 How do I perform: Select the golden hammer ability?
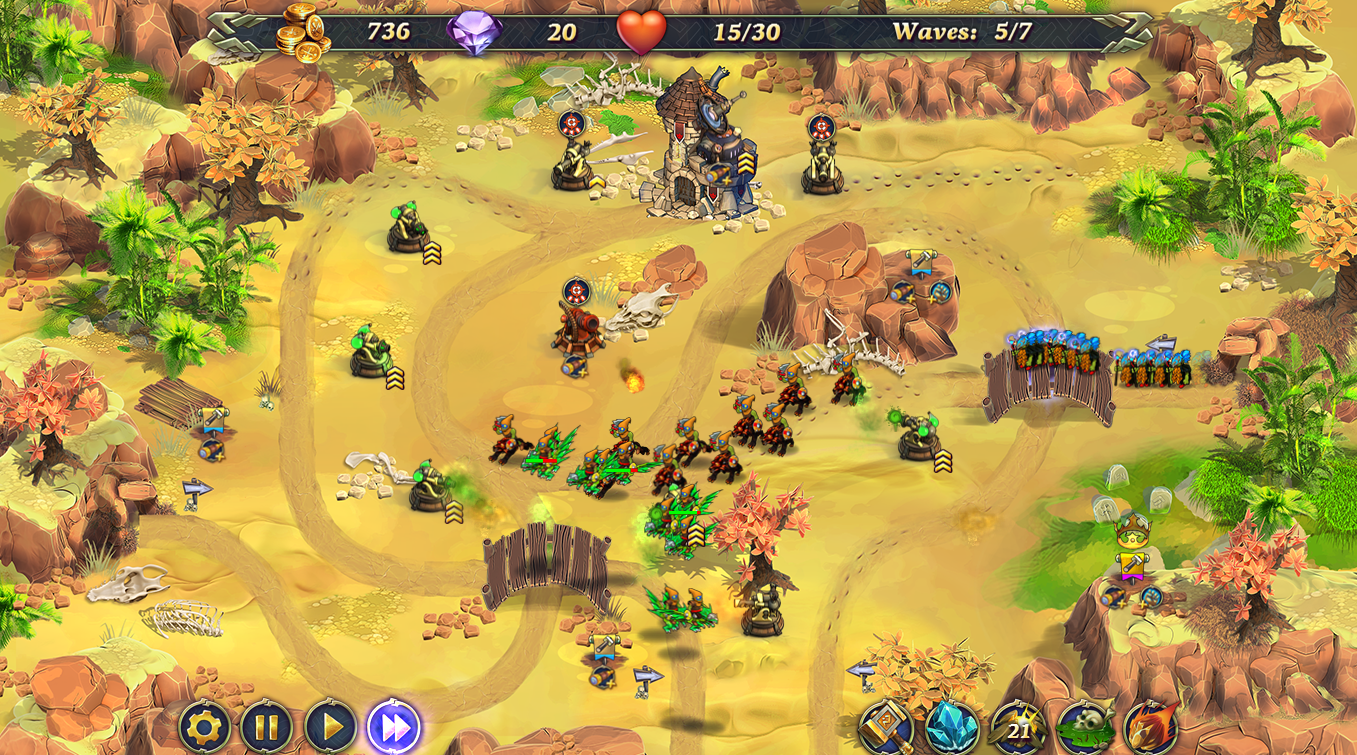coord(886,727)
